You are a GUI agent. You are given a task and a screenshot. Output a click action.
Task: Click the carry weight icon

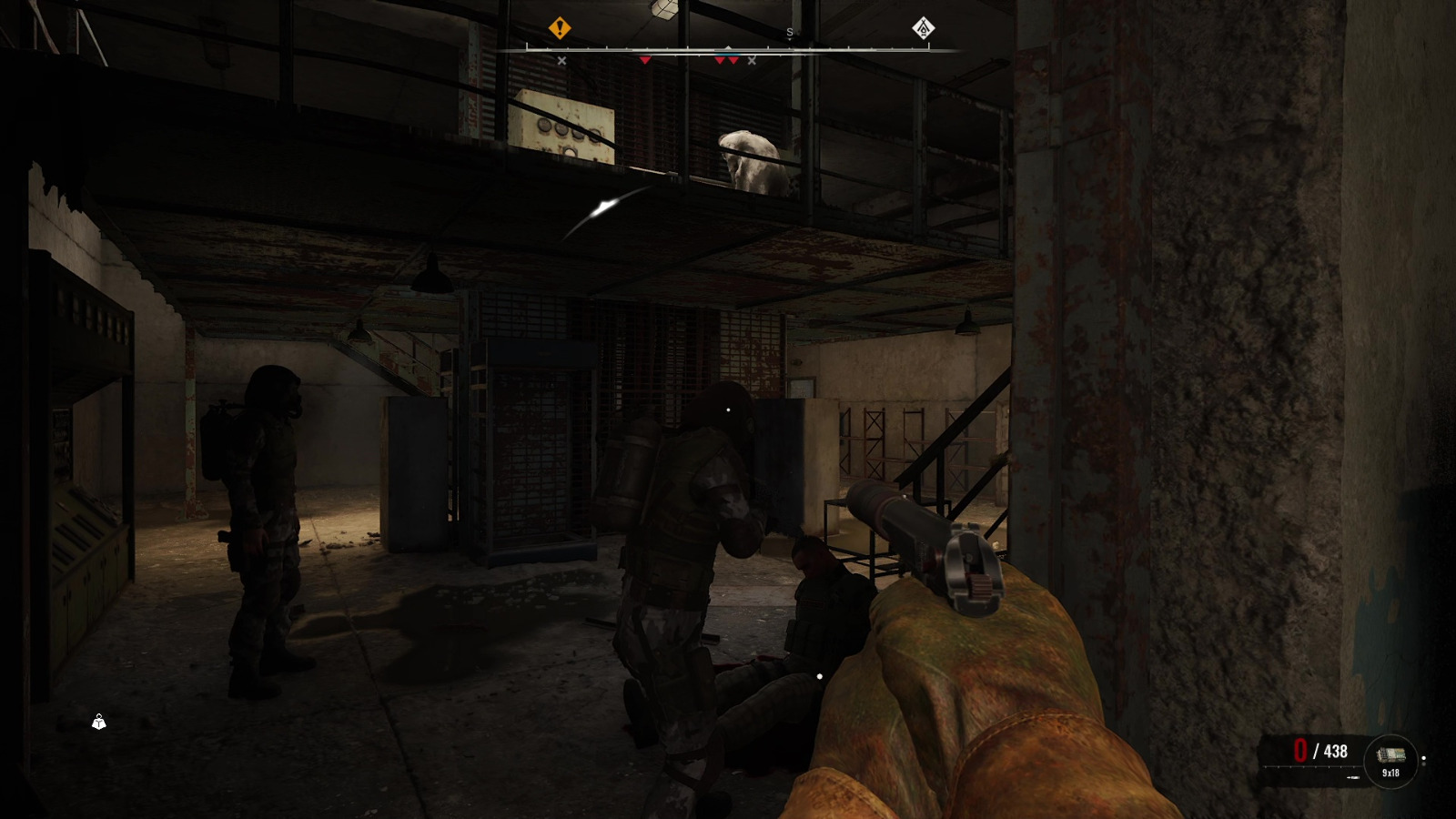coord(97,722)
